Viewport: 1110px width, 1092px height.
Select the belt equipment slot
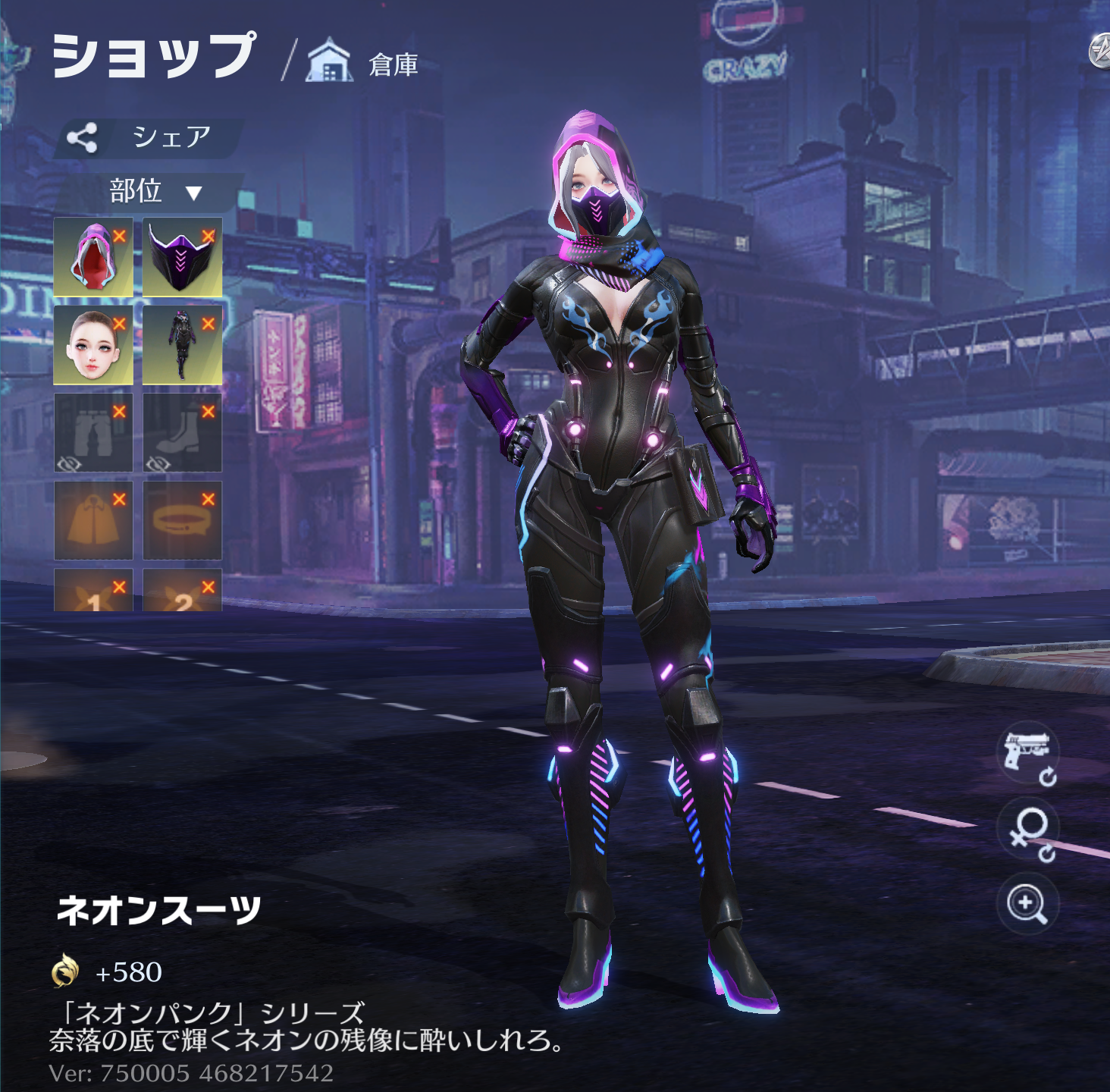coord(180,522)
